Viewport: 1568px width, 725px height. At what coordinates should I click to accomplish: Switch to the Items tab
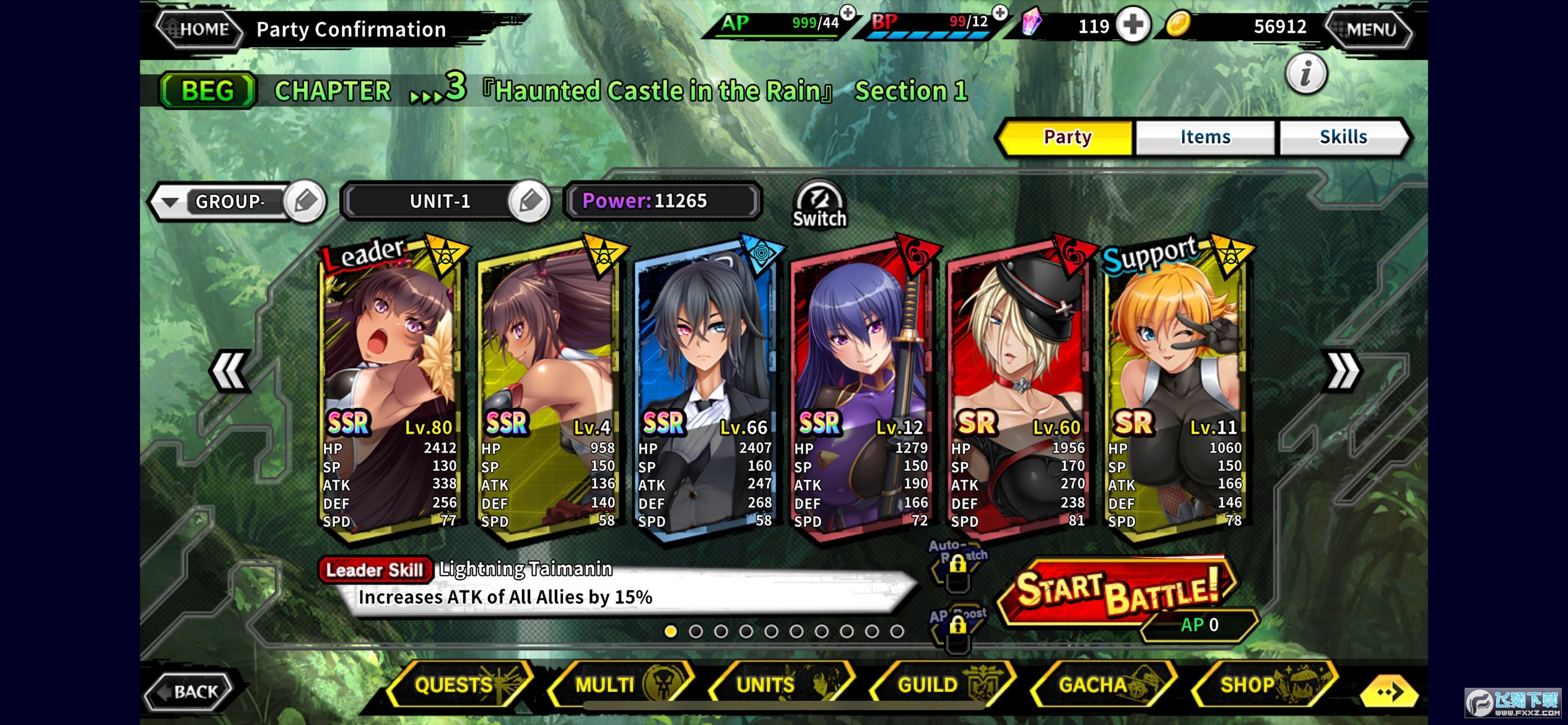(x=1204, y=137)
